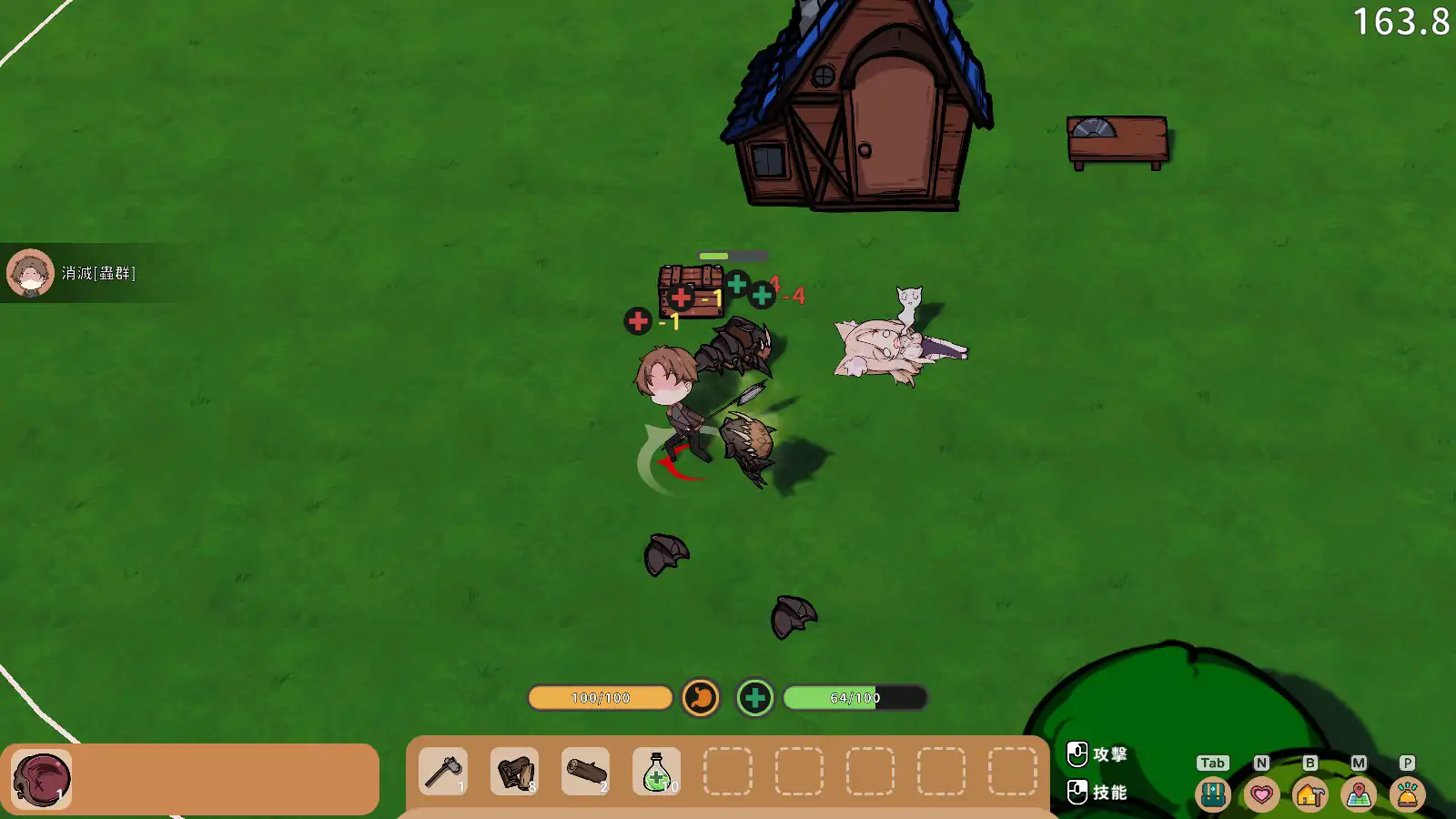Viewport: 1456px width, 819px height.
Task: Select the axe in the hotbar
Action: (443, 772)
